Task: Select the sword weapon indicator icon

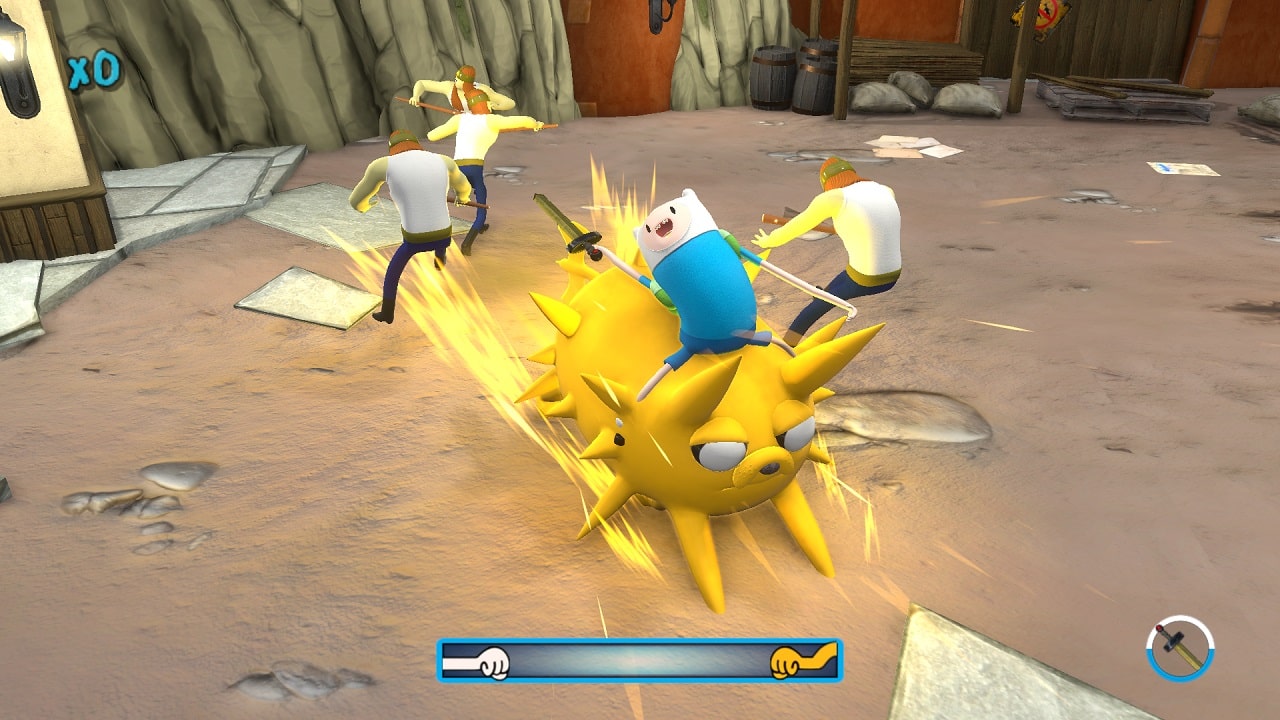Action: (1180, 648)
